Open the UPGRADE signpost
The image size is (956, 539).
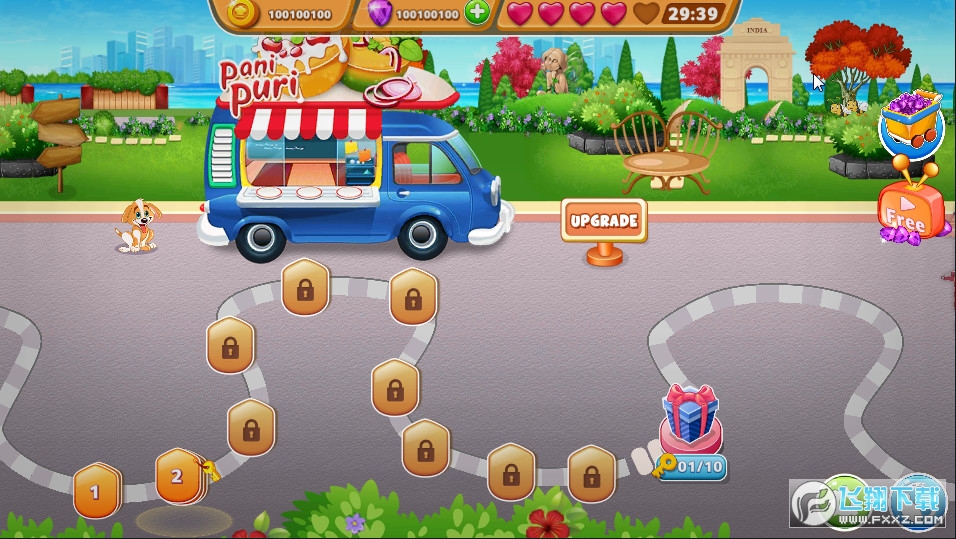pos(603,220)
